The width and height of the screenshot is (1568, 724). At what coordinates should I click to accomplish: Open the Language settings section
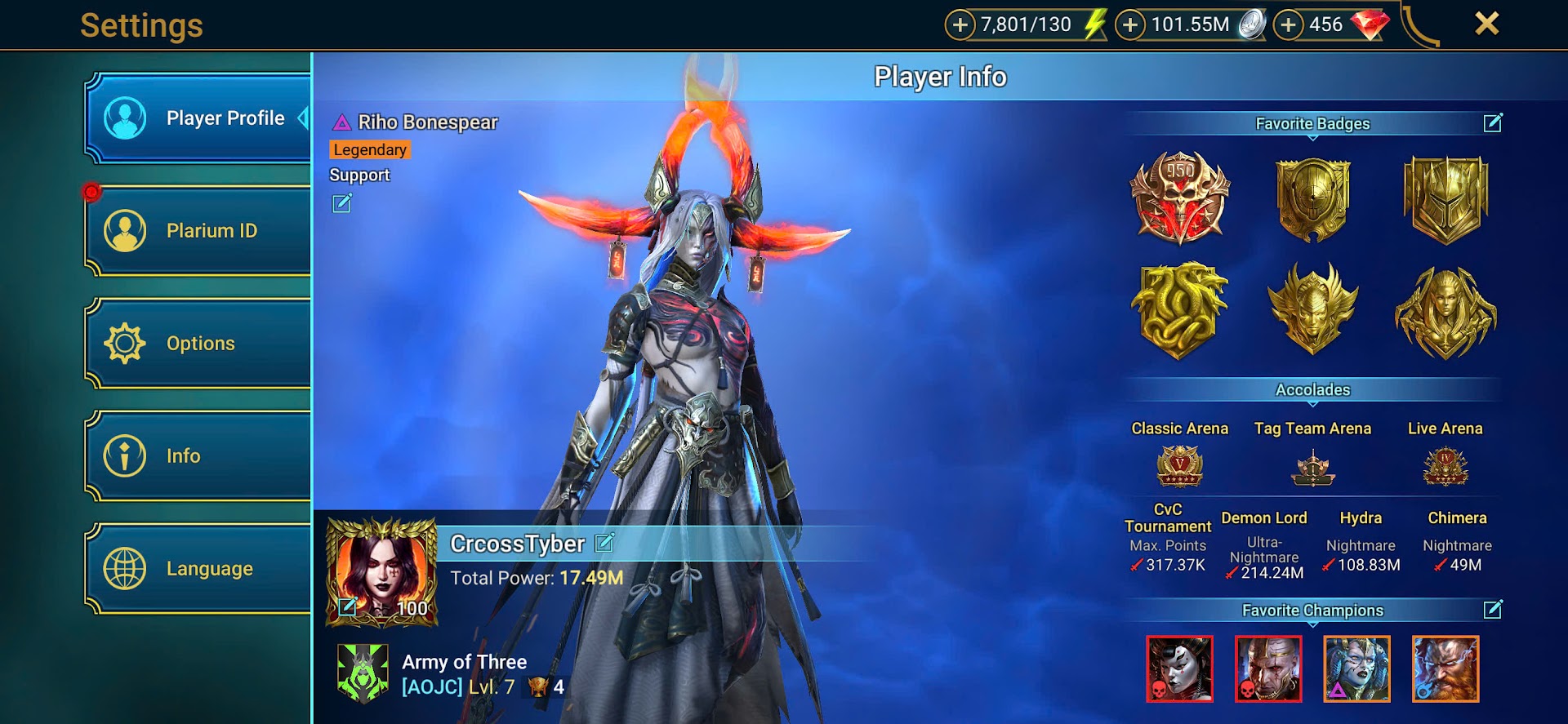pyautogui.click(x=198, y=569)
